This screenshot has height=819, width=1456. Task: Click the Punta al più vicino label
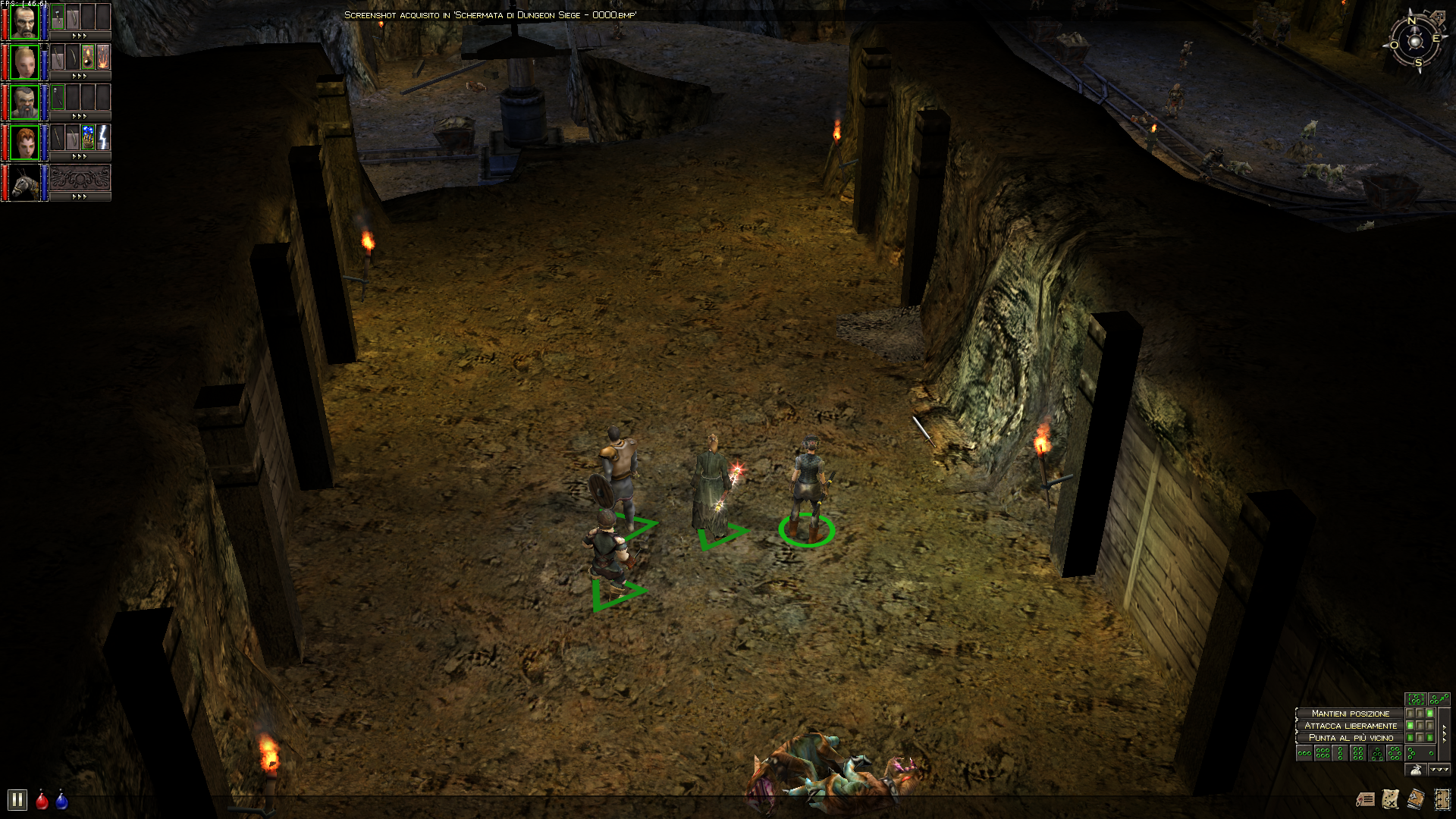[1350, 738]
